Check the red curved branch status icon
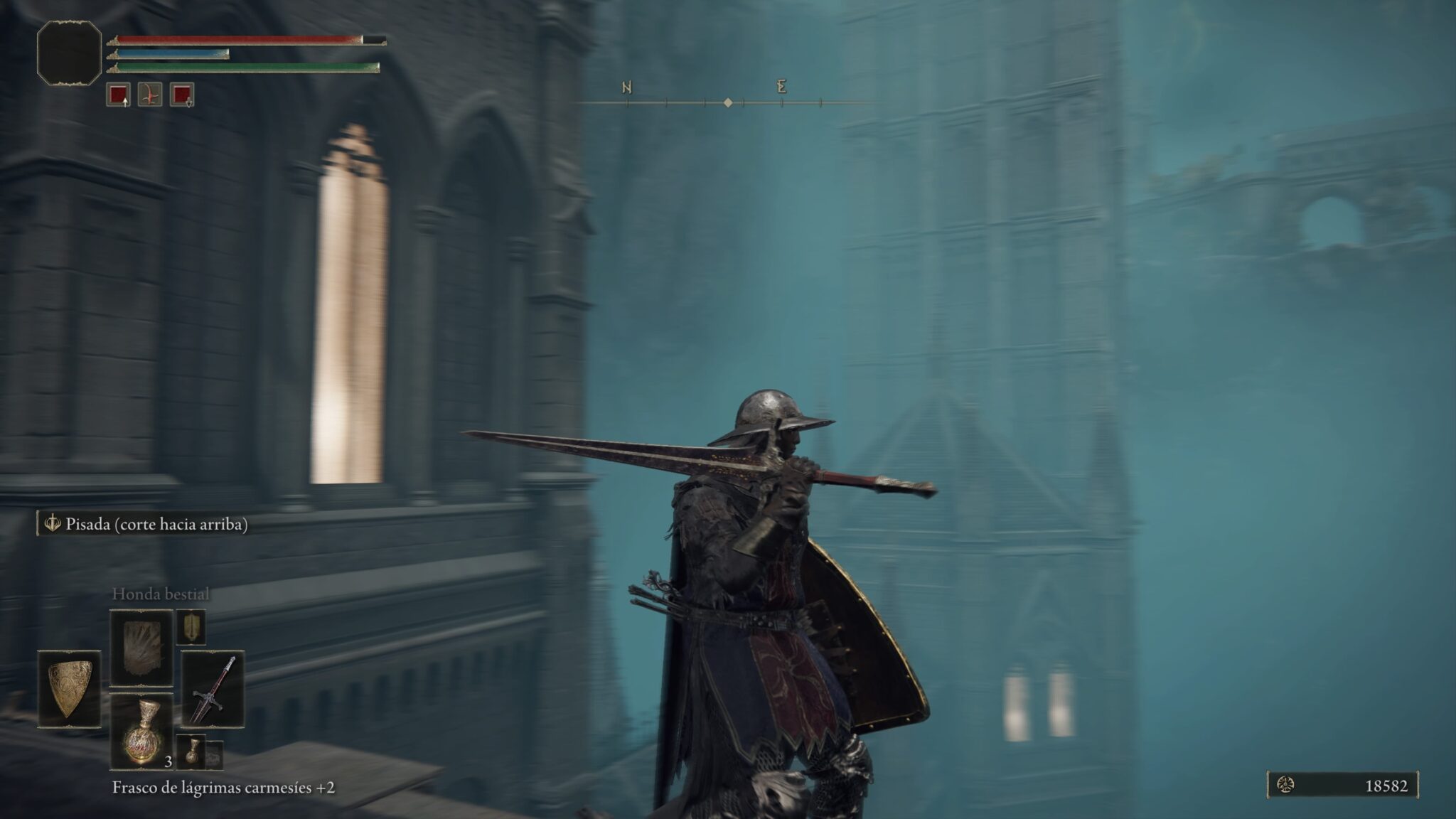Image resolution: width=1456 pixels, height=819 pixels. point(150,95)
